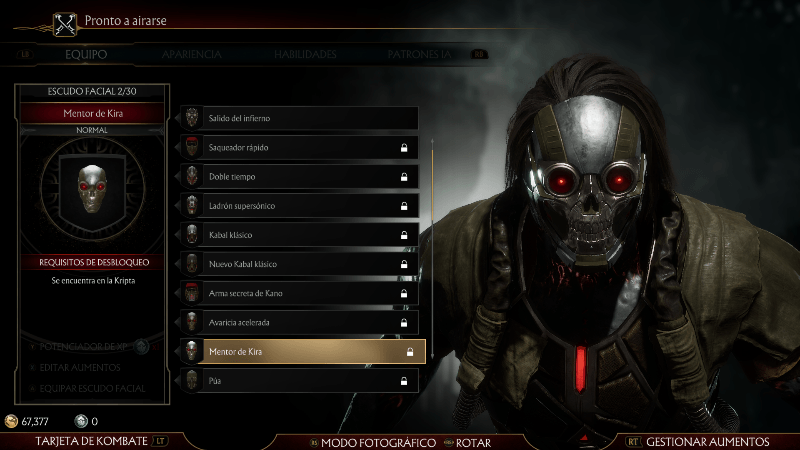This screenshot has width=800, height=450.
Task: Click EQUIPAR ESCUDO FACIAL option
Action: pyautogui.click(x=91, y=388)
